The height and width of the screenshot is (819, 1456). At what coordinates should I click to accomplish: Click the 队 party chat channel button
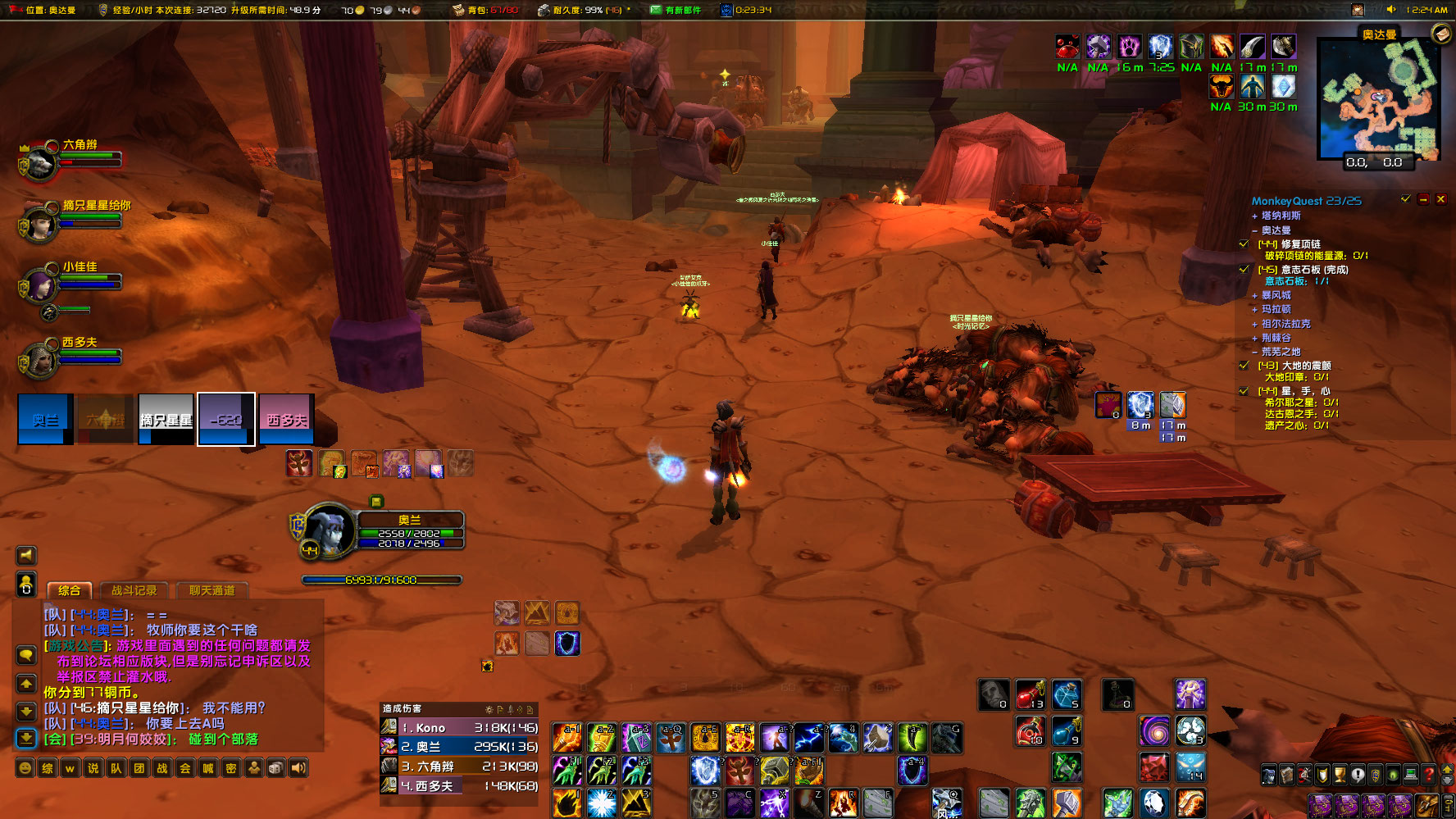click(116, 768)
